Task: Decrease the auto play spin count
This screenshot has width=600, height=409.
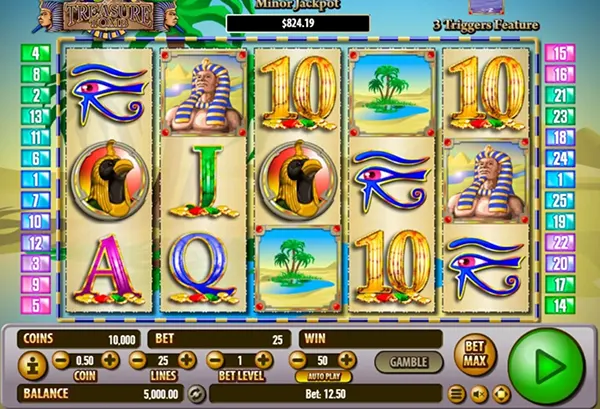Action: [x=297, y=360]
